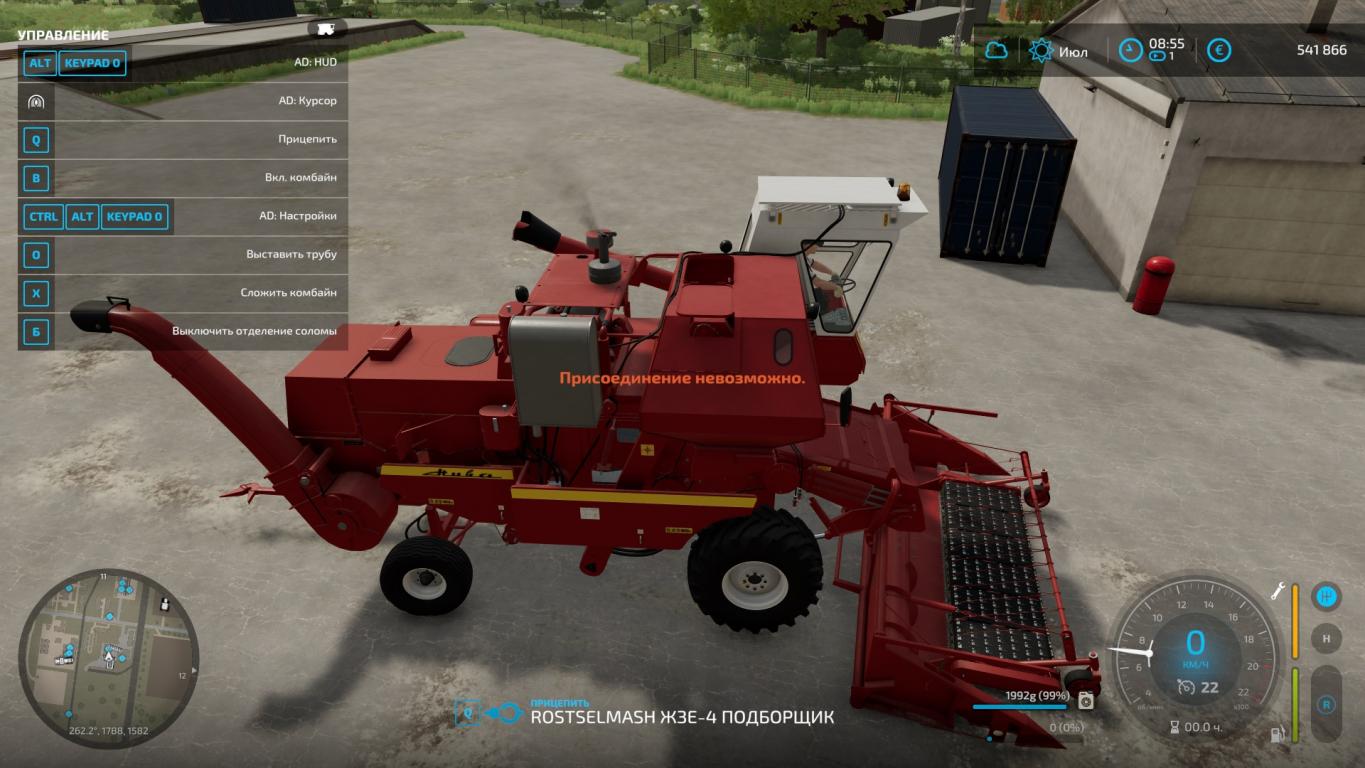Toggle the blue gear shifter icon
Viewport: 1365px width, 768px height.
pos(1326,597)
